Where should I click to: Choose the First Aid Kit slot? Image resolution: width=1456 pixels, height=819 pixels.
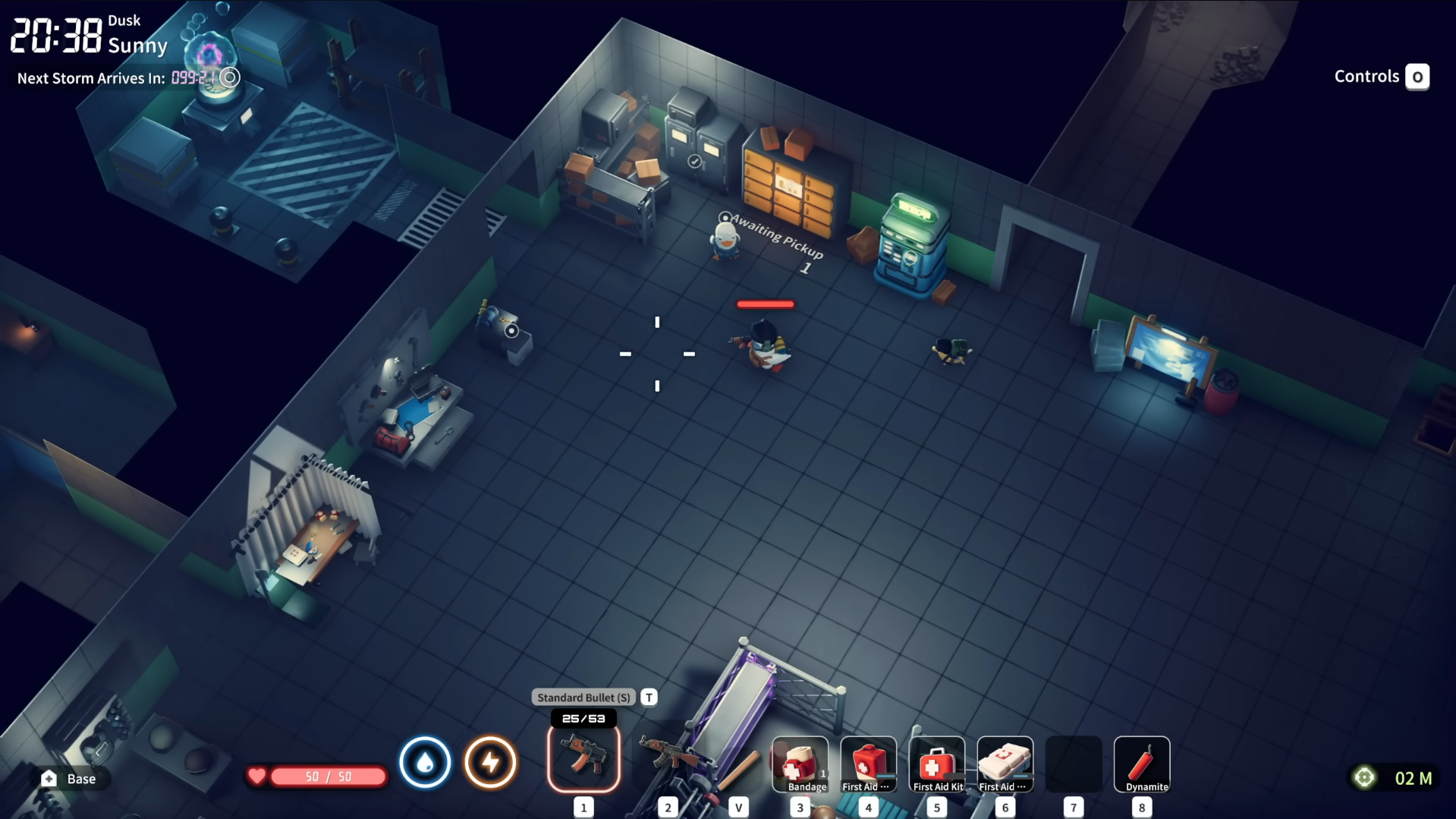936,764
